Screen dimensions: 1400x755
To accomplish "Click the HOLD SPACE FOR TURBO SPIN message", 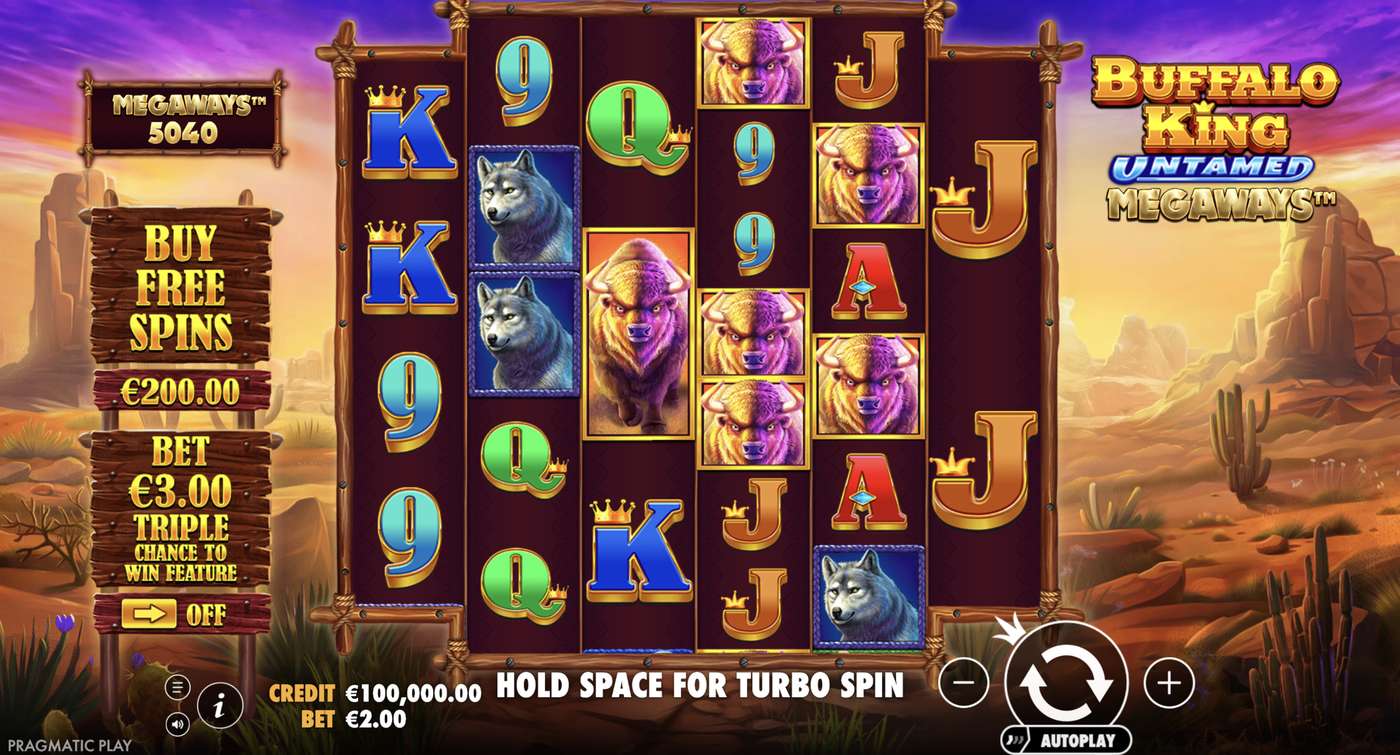I will click(700, 688).
